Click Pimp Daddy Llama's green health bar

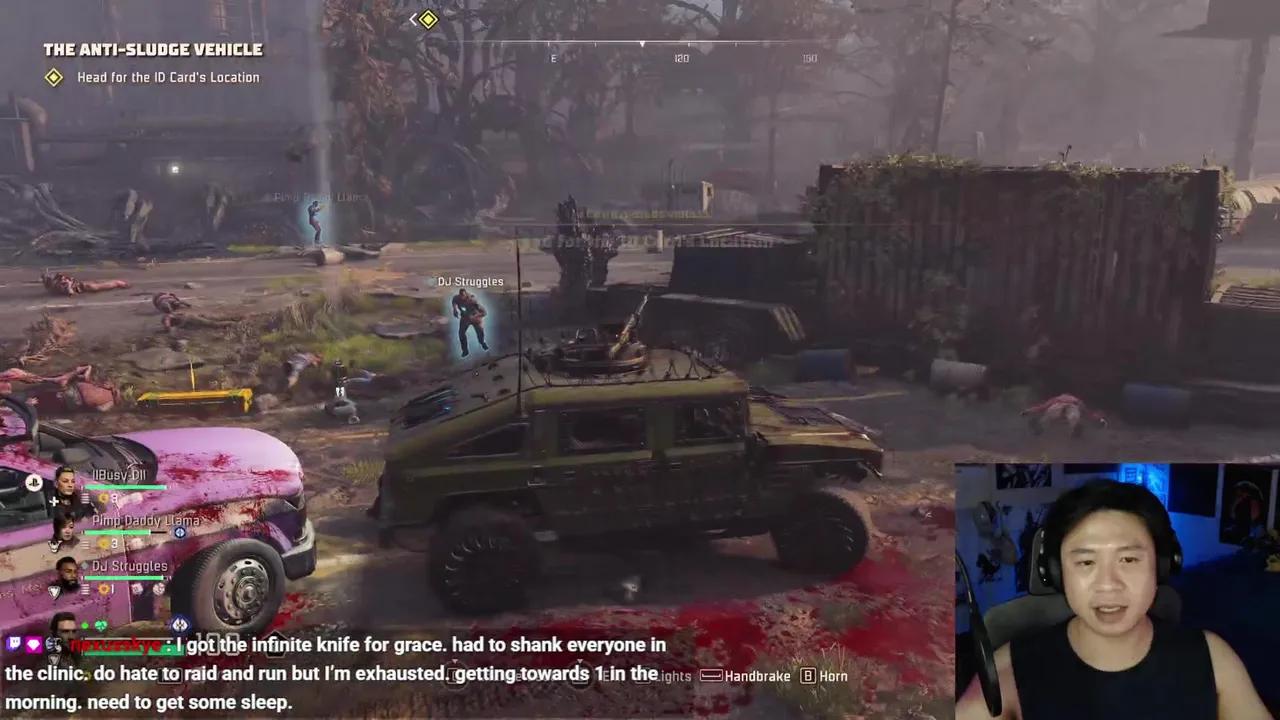pos(116,533)
